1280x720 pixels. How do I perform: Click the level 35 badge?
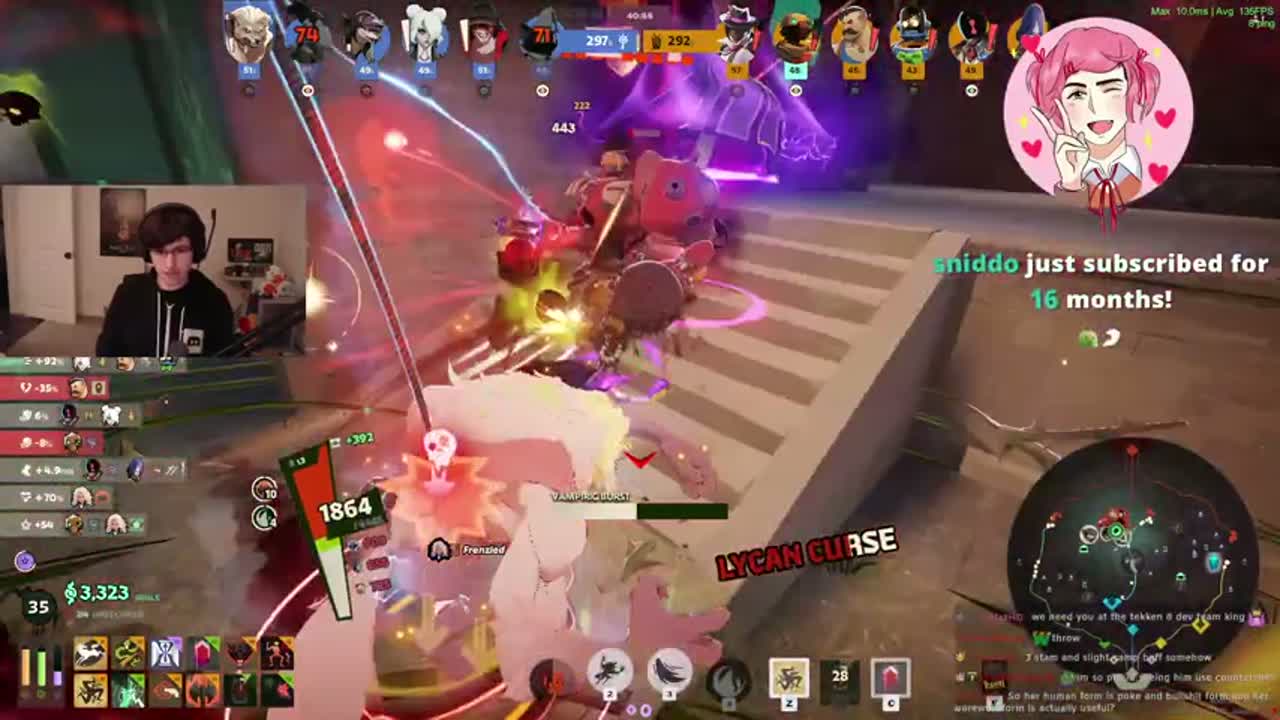click(36, 604)
